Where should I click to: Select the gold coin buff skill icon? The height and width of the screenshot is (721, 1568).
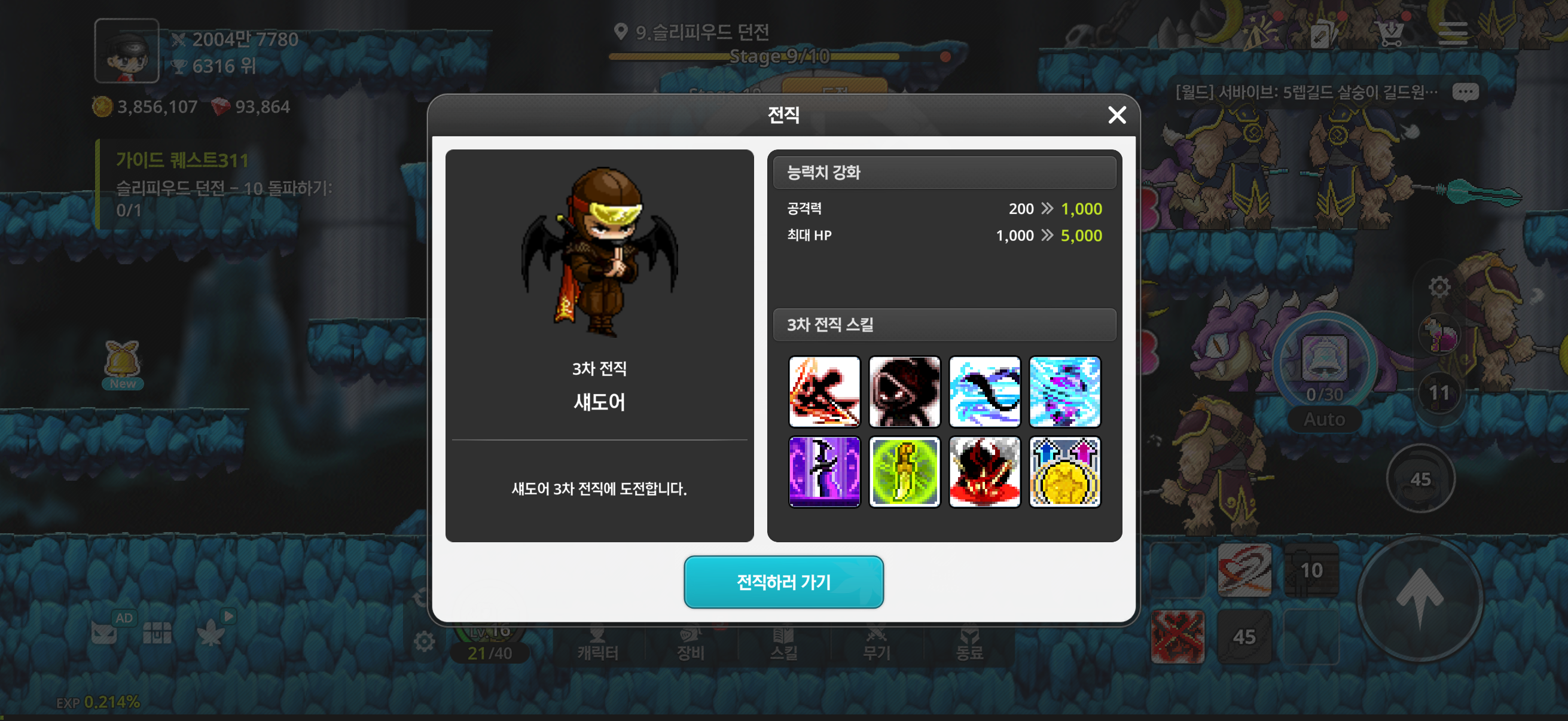coord(1064,473)
